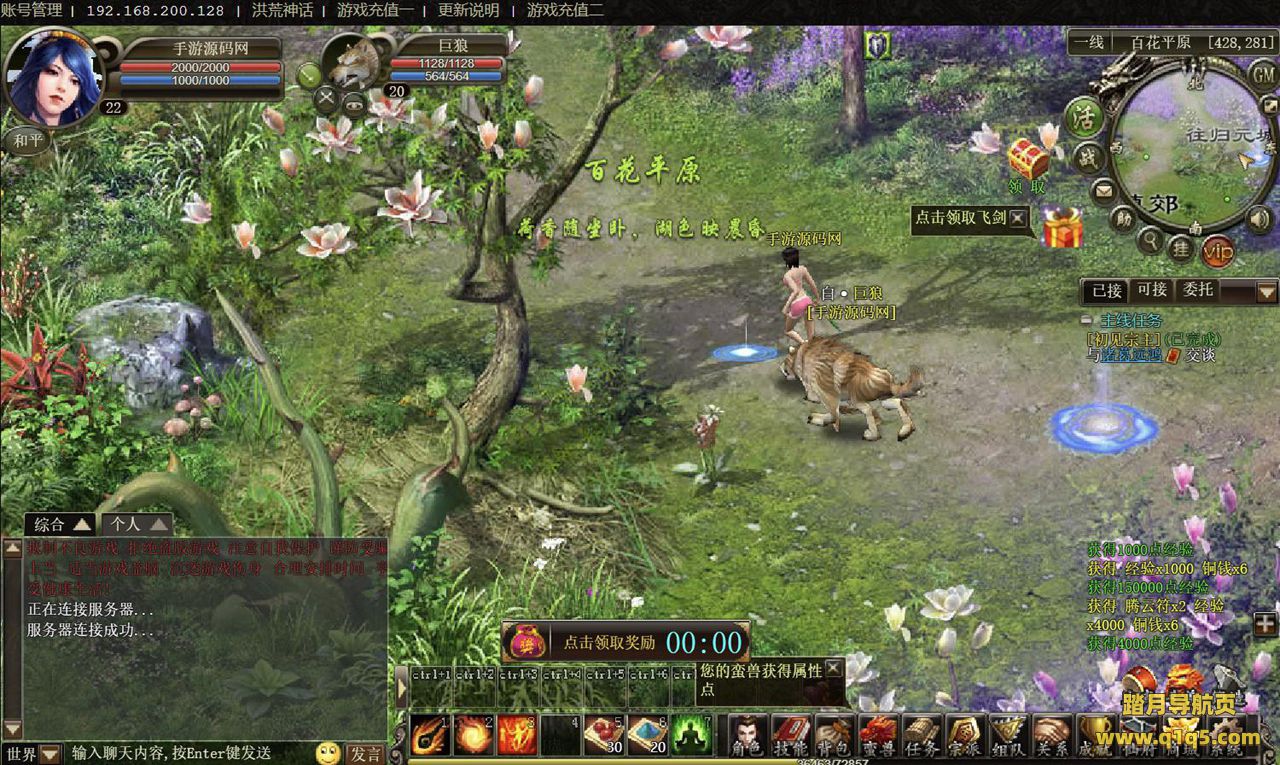
Task: Open 账号管理 in the top bar
Action: click(31, 11)
